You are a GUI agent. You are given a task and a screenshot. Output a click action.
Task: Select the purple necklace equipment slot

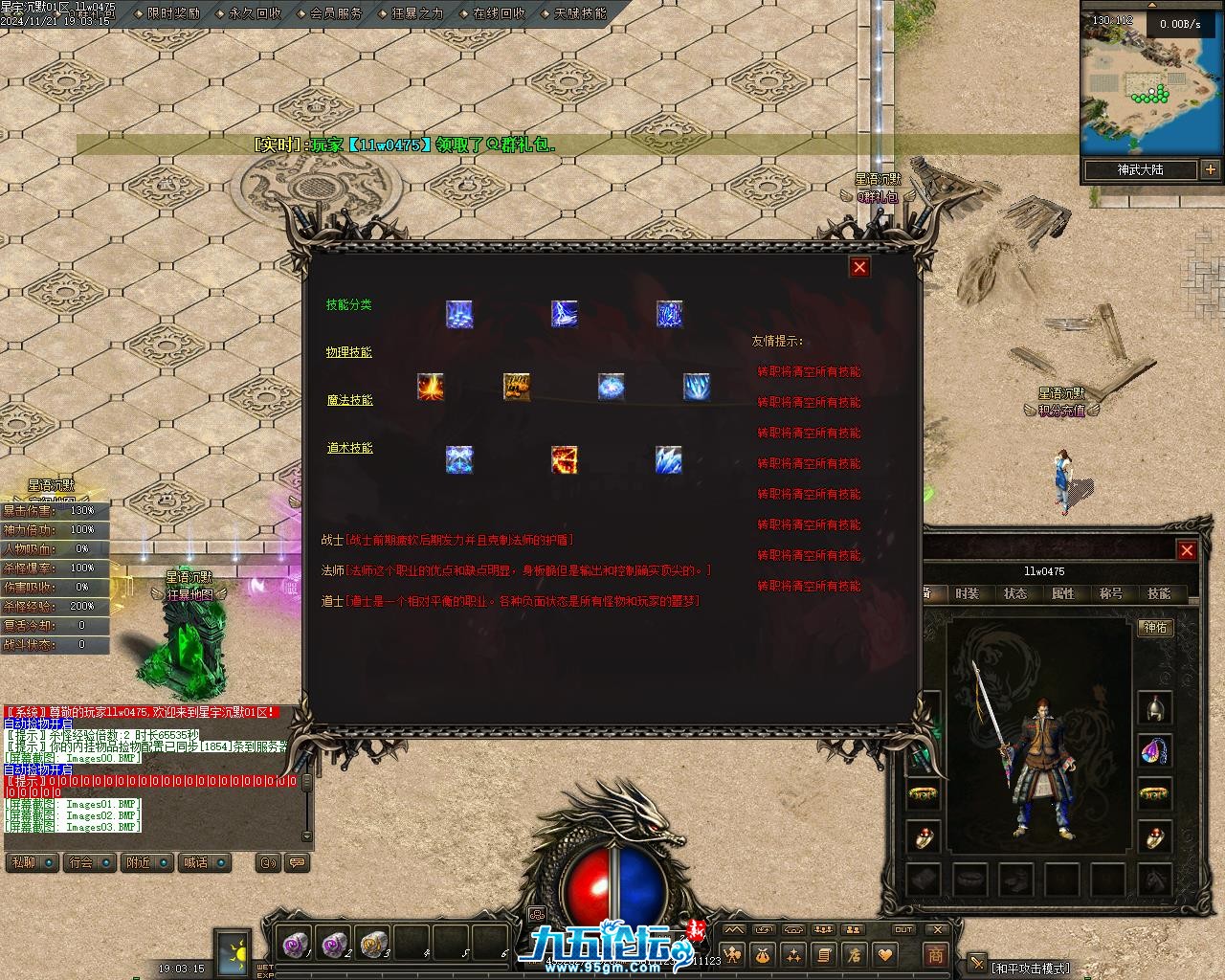[1155, 751]
